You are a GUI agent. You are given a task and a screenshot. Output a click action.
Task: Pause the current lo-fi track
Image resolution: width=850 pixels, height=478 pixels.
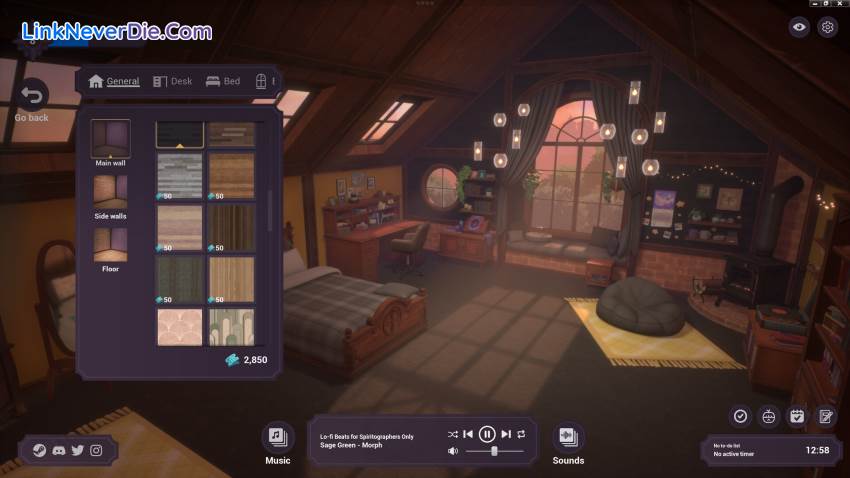(487, 434)
